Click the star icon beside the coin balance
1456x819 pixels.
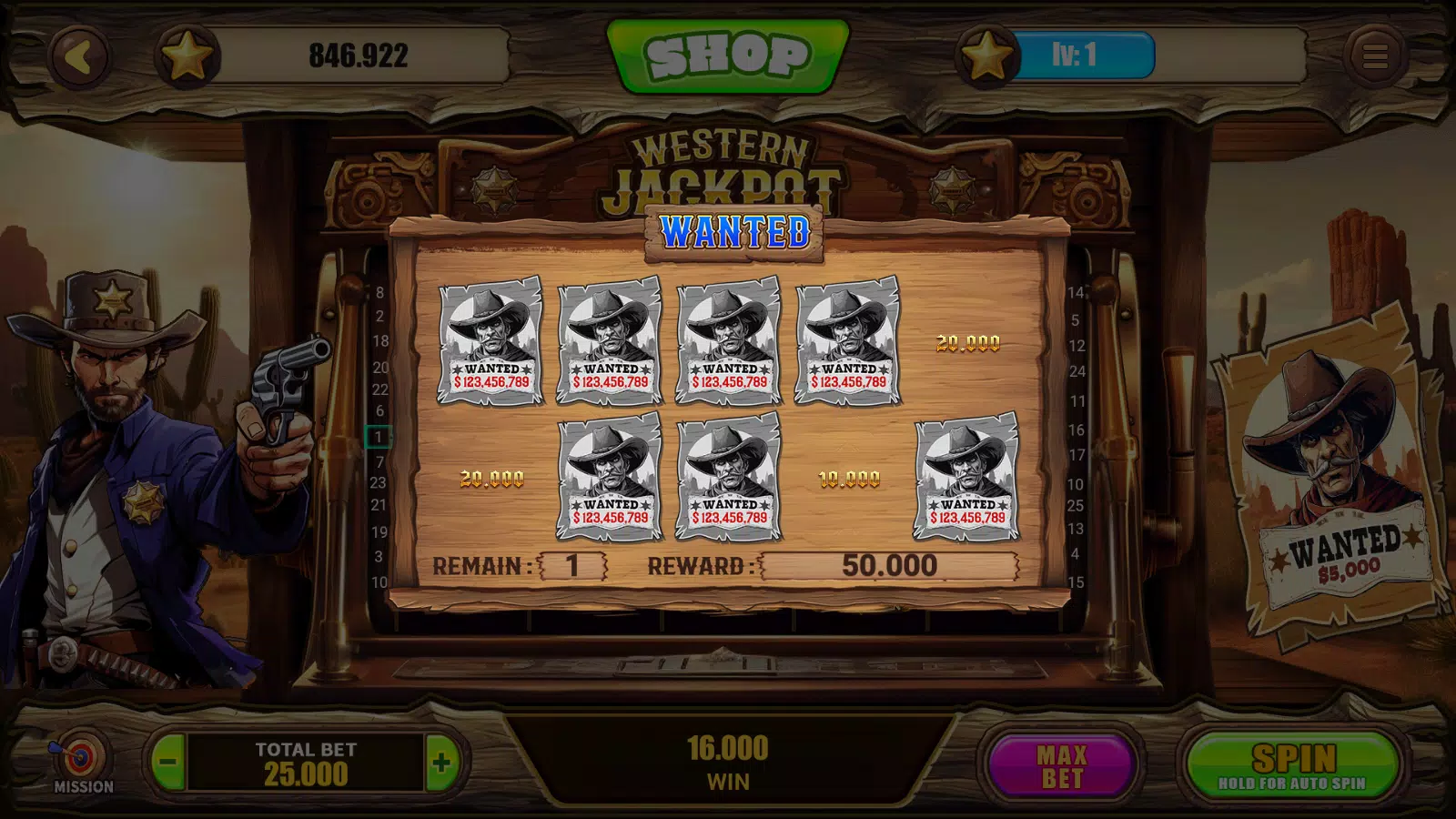pos(187,57)
